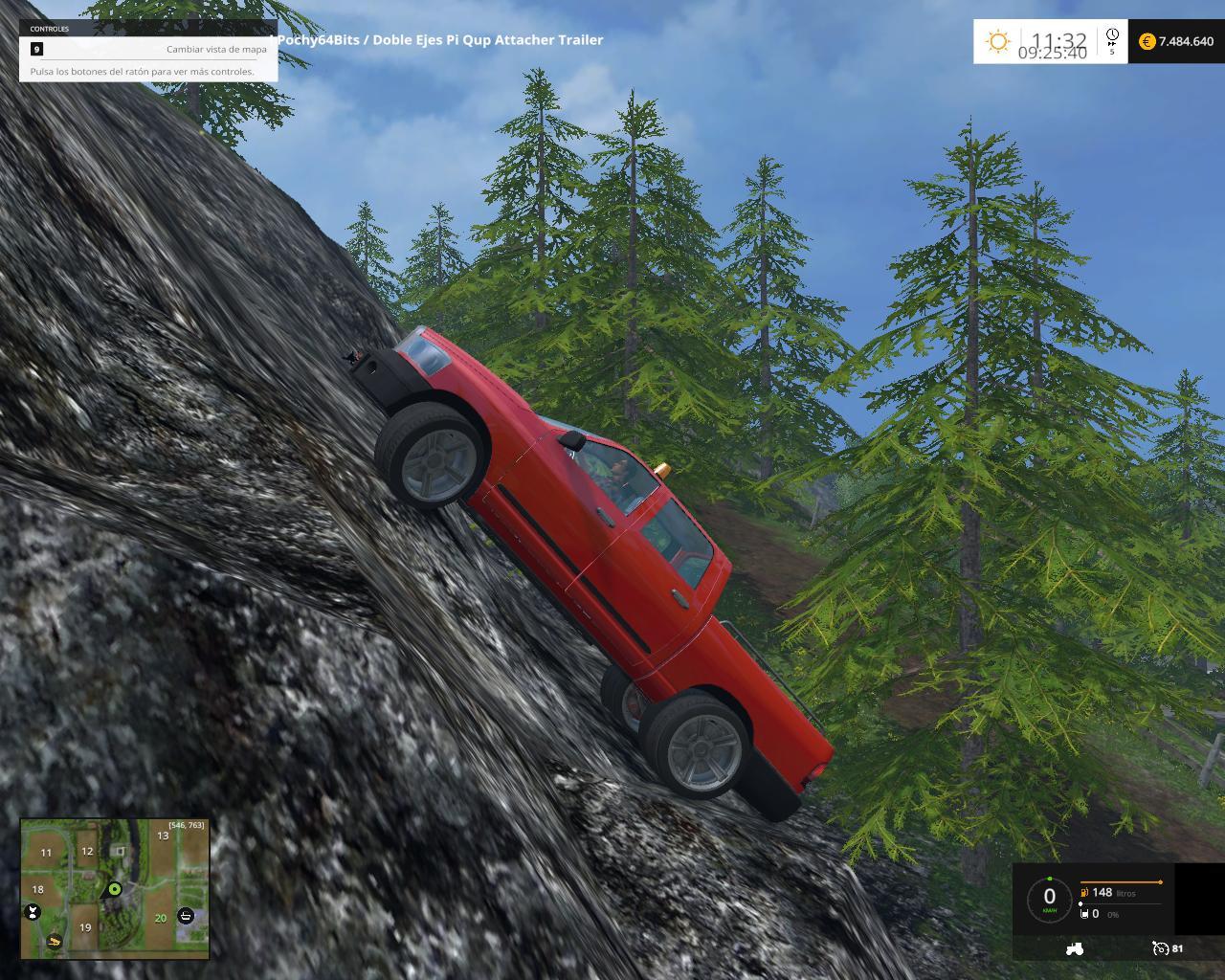The width and height of the screenshot is (1225, 980).
Task: Select the green player position marker
Action: tap(114, 889)
